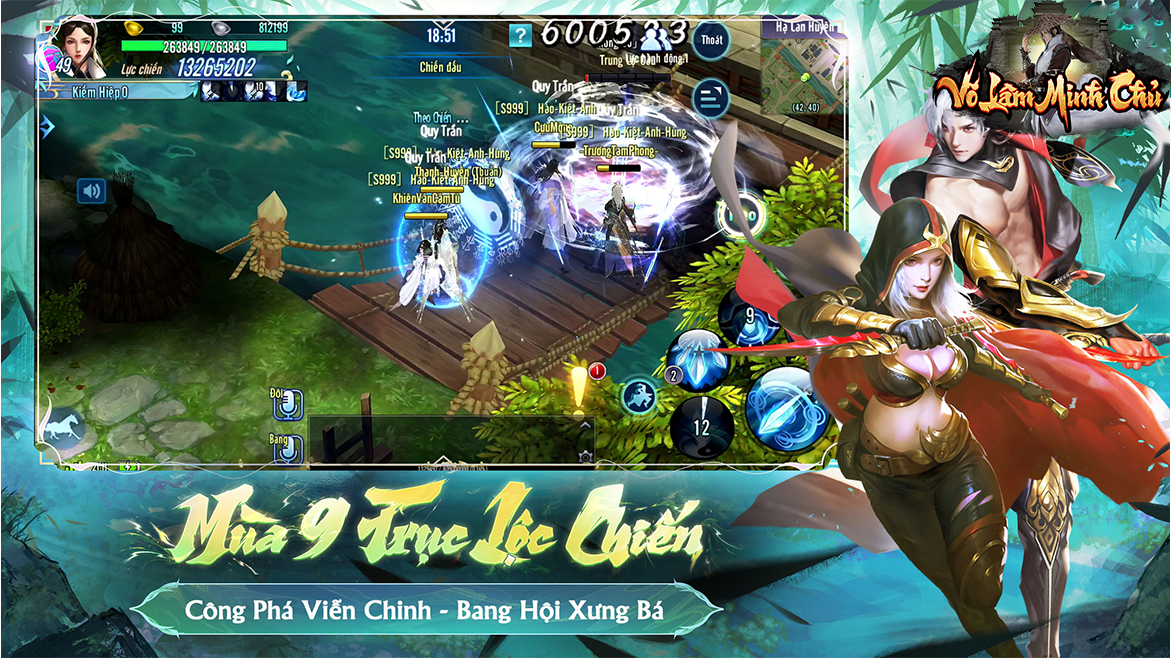Open the round list menu button
The height and width of the screenshot is (658, 1171).
711,96
